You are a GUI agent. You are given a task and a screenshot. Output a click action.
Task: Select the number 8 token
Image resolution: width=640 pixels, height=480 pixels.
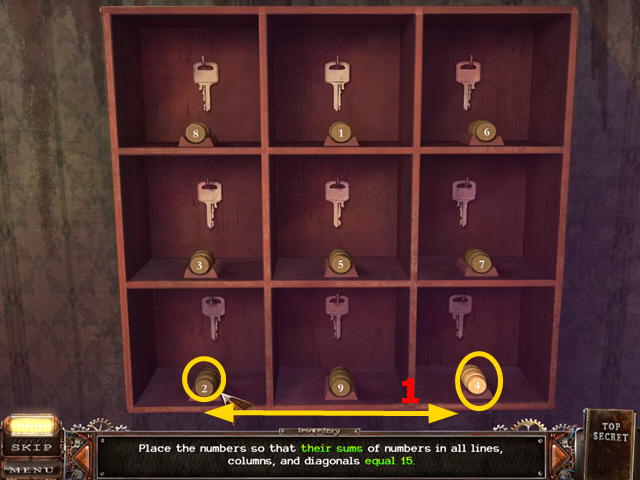pyautogui.click(x=195, y=131)
